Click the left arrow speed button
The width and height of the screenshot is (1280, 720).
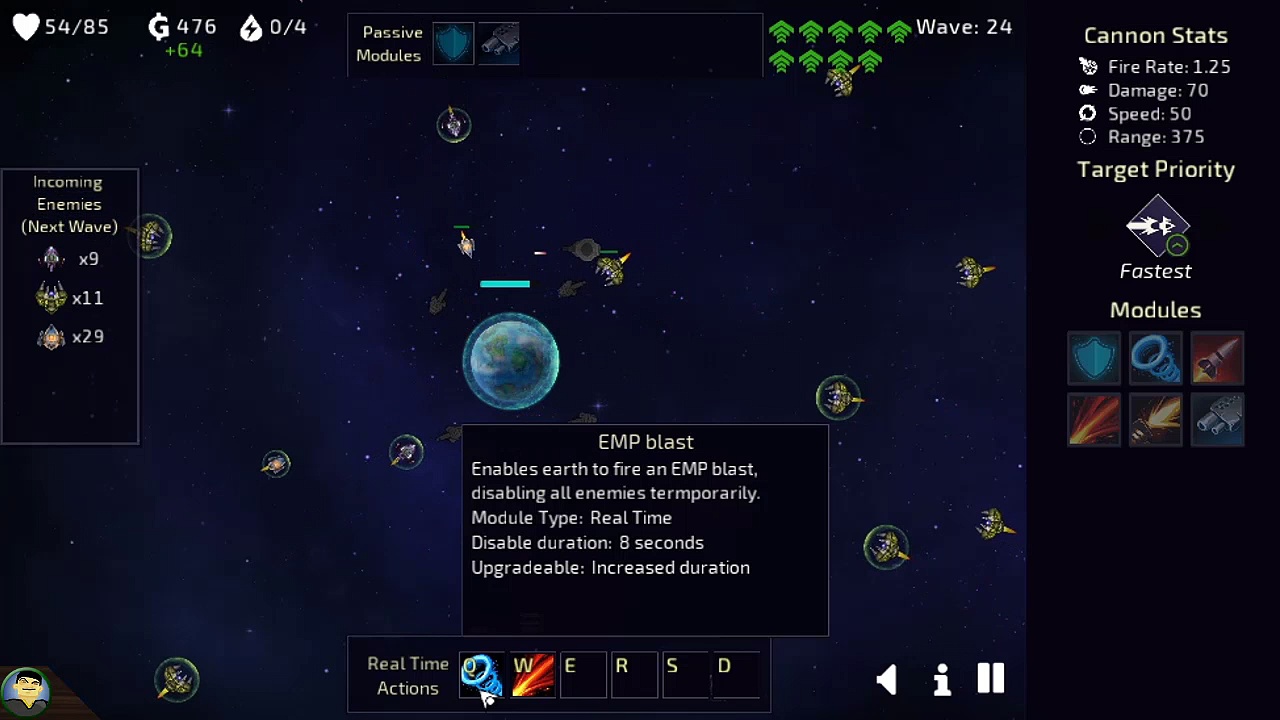click(x=887, y=680)
